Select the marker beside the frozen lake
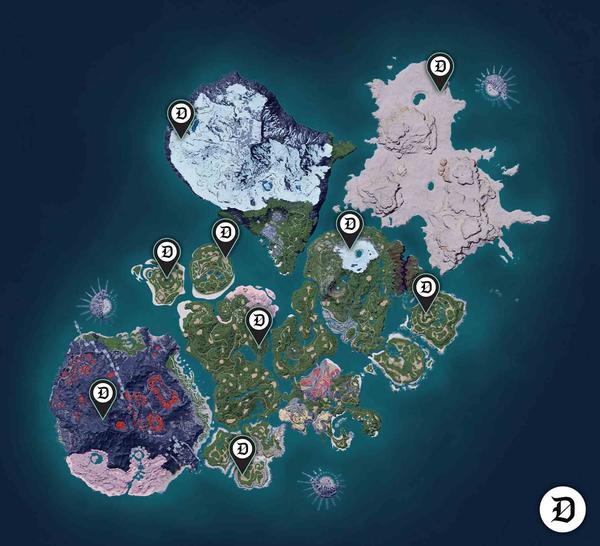 [x=349, y=227]
